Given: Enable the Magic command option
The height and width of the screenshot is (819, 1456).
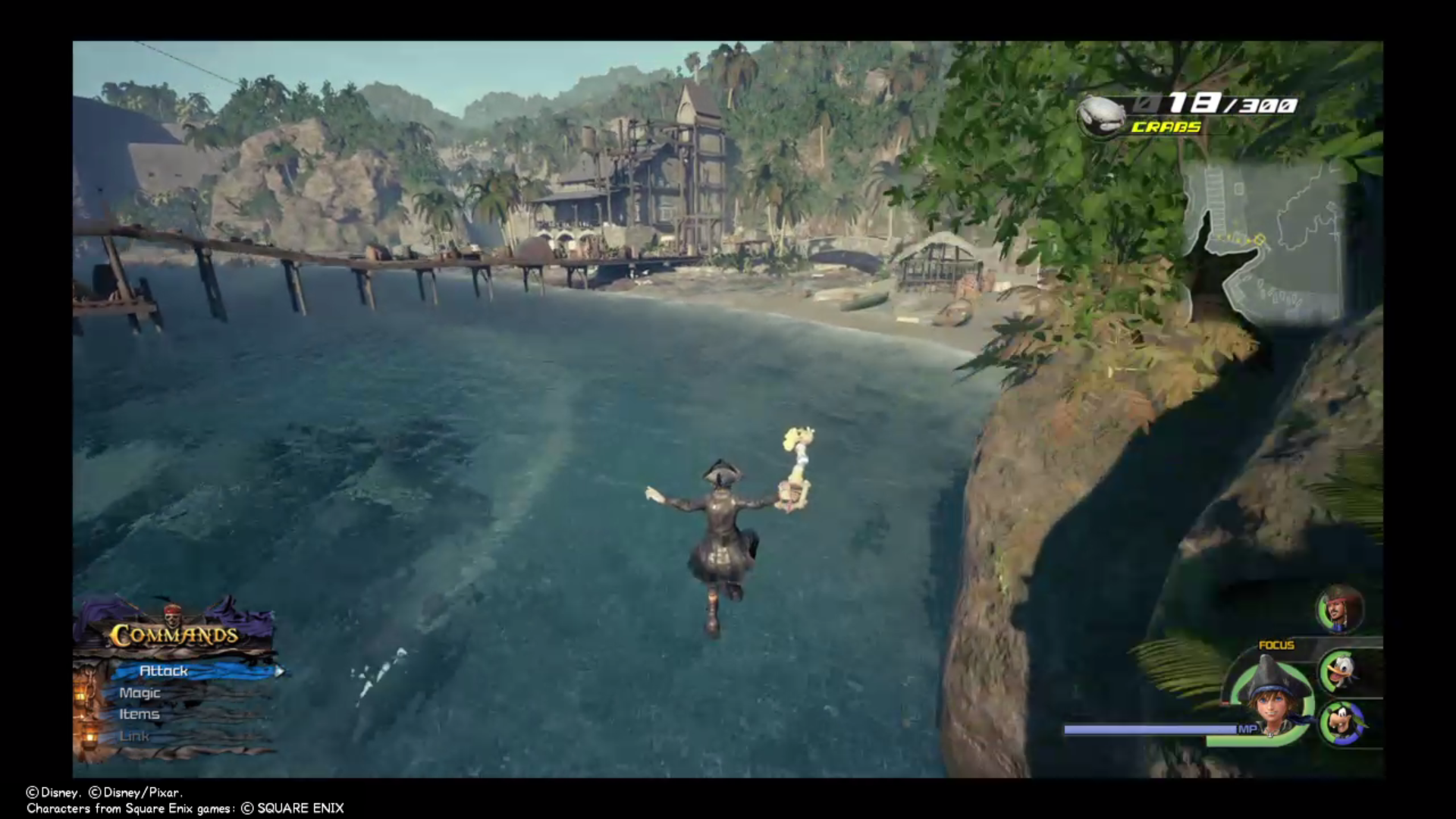Looking at the screenshot, I should click(140, 692).
